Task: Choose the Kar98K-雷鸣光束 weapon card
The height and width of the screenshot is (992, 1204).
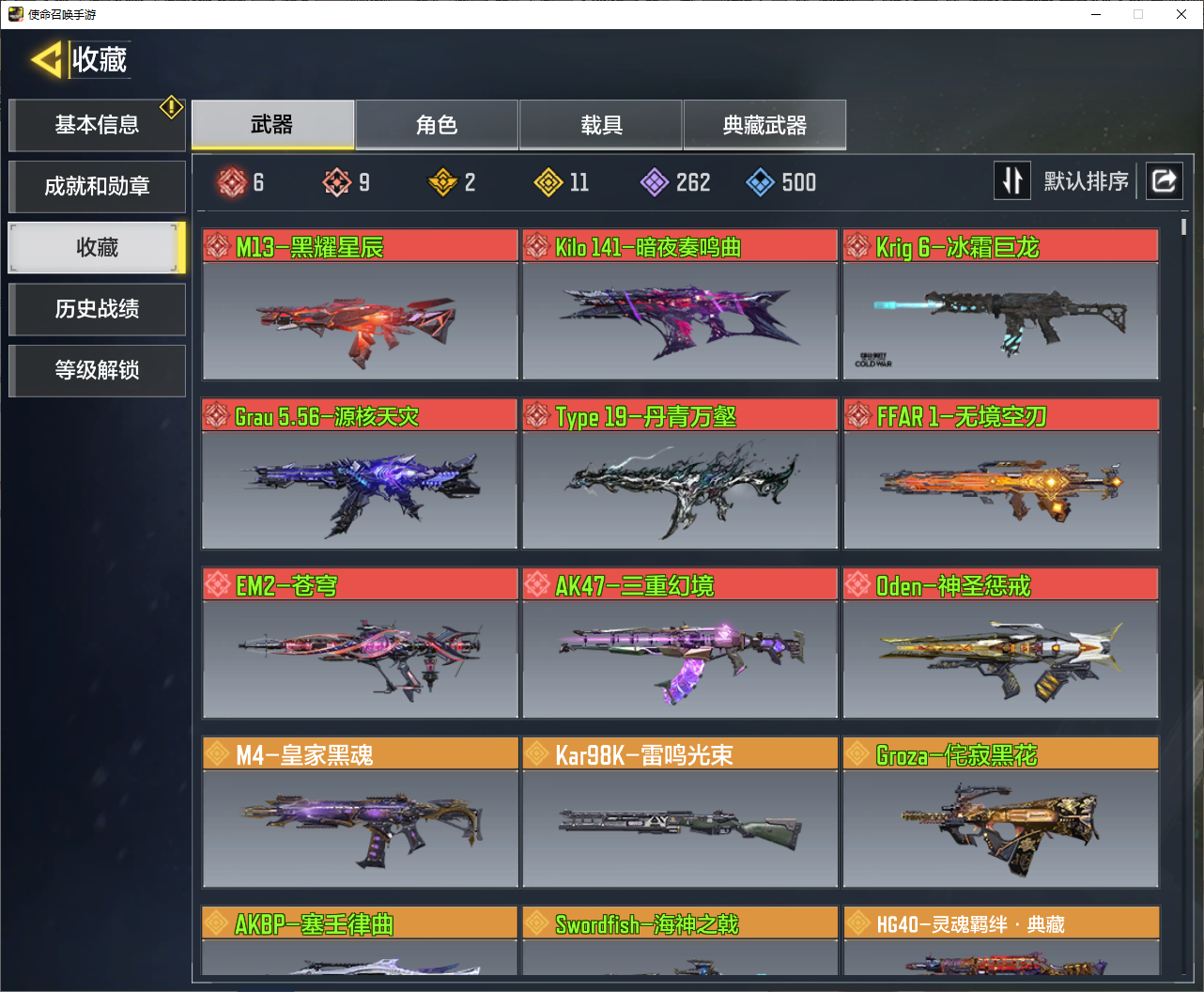Action: 680,813
